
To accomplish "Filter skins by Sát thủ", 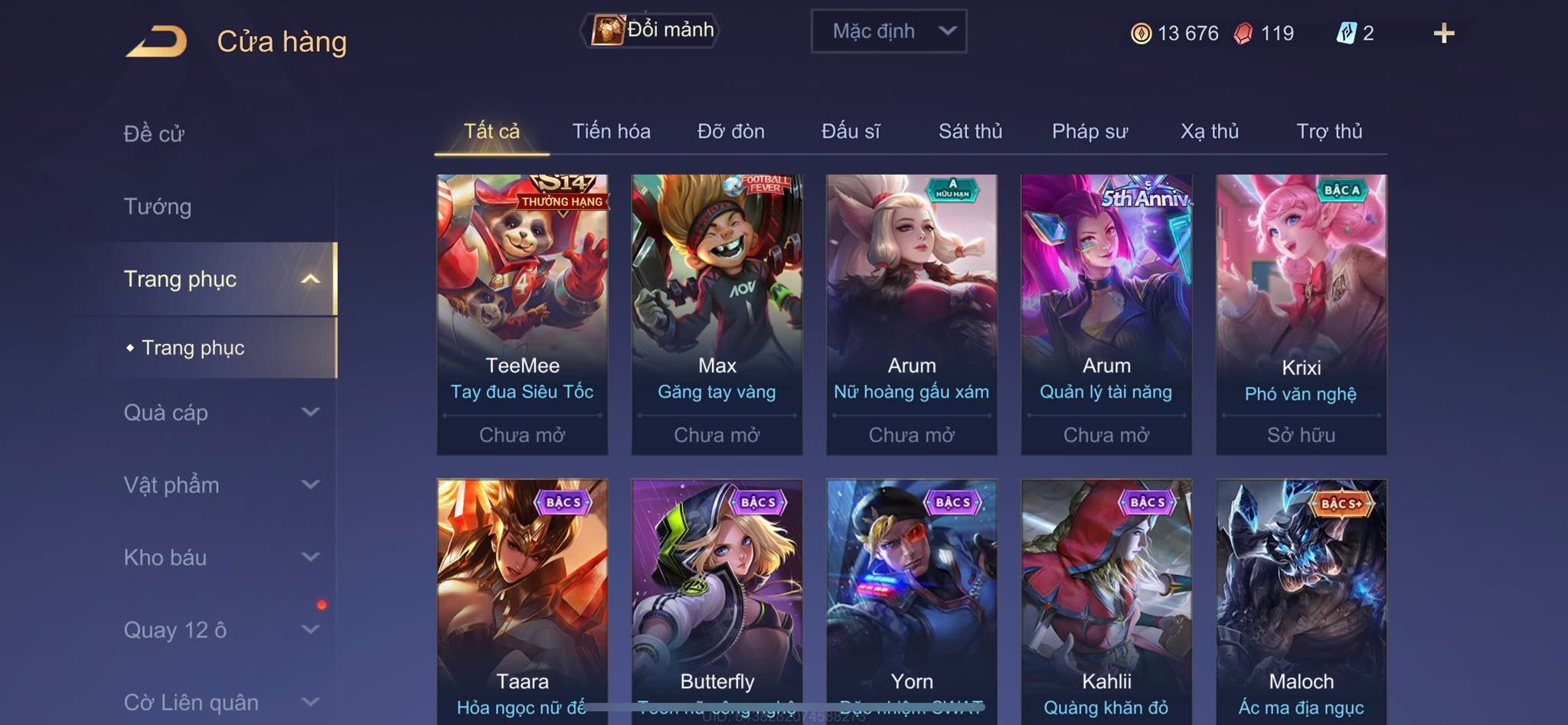I will pos(970,132).
